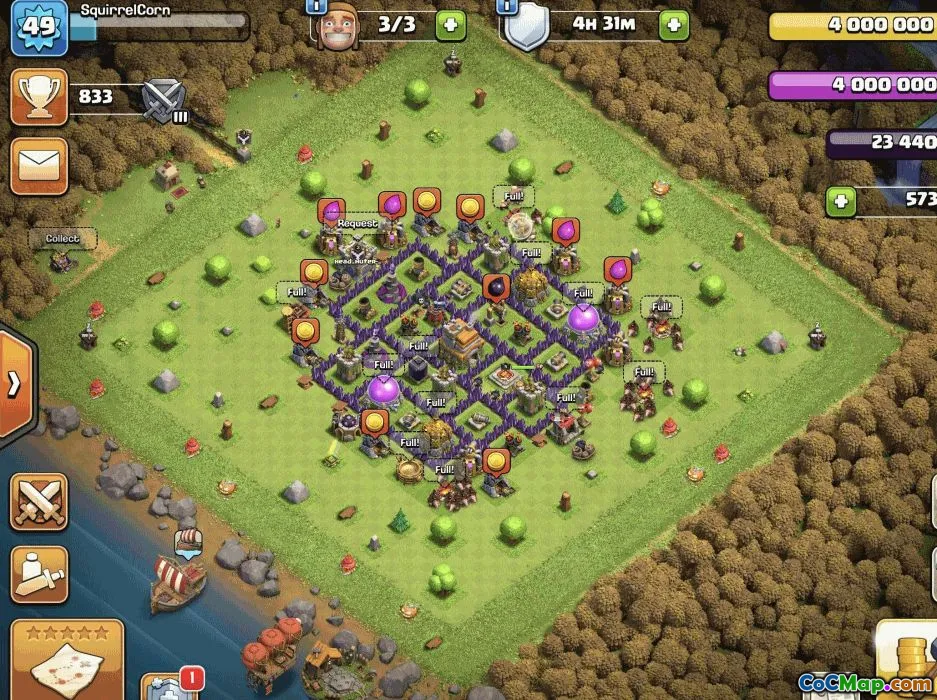Screen dimensions: 937x700
Task: Open the shield icon with notification badge
Action: (x=164, y=688)
